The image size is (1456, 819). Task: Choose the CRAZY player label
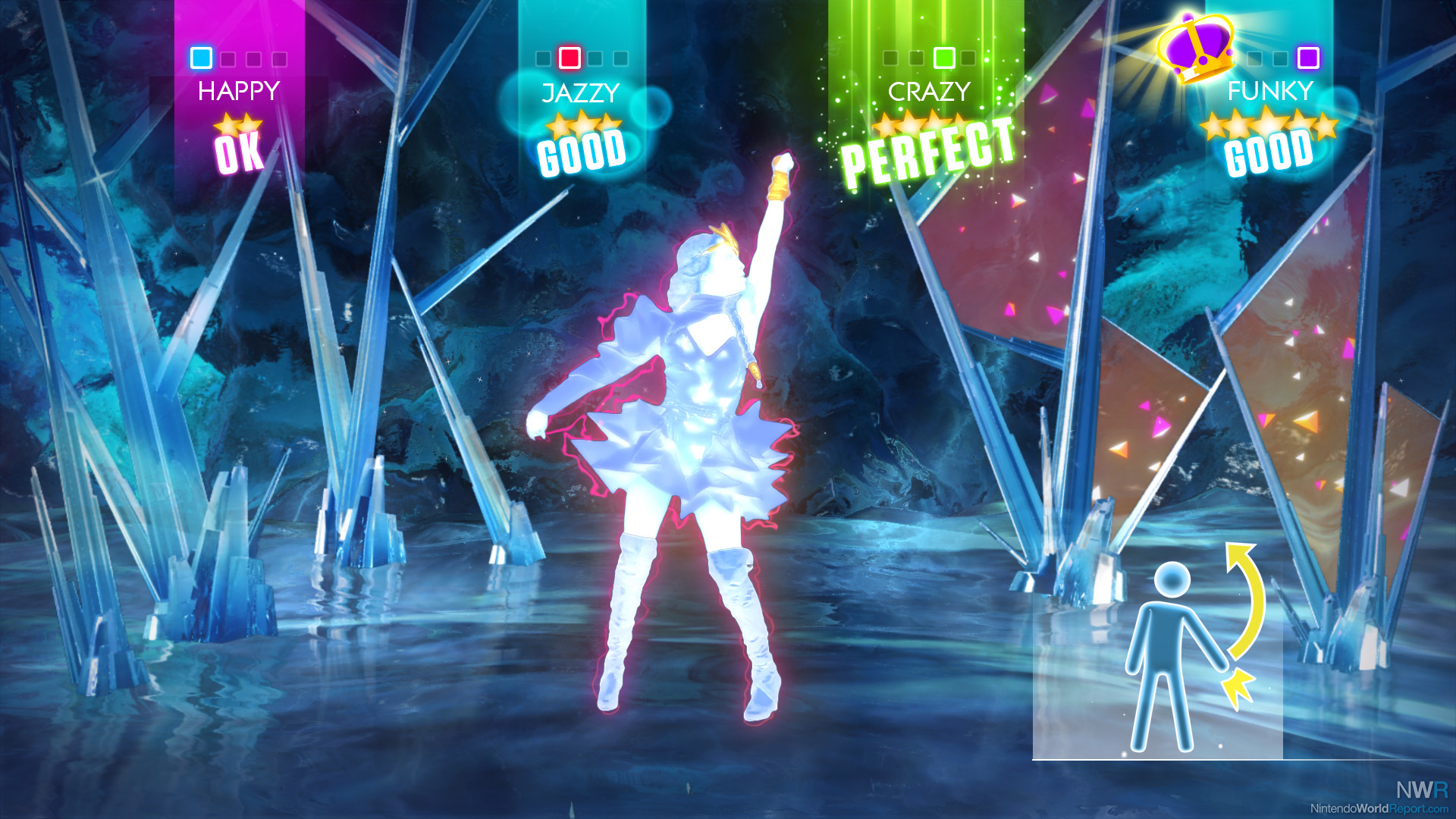tap(929, 92)
